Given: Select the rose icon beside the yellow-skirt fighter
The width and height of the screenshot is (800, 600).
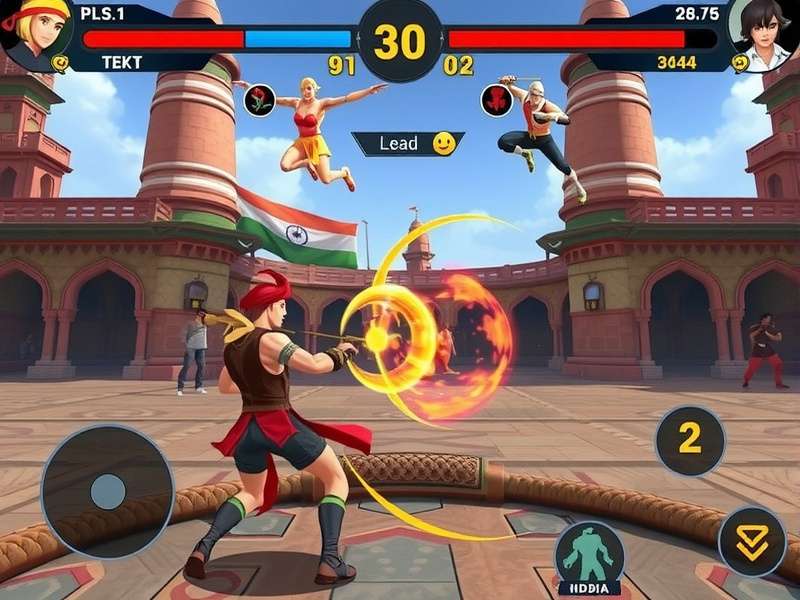Looking at the screenshot, I should coord(260,100).
